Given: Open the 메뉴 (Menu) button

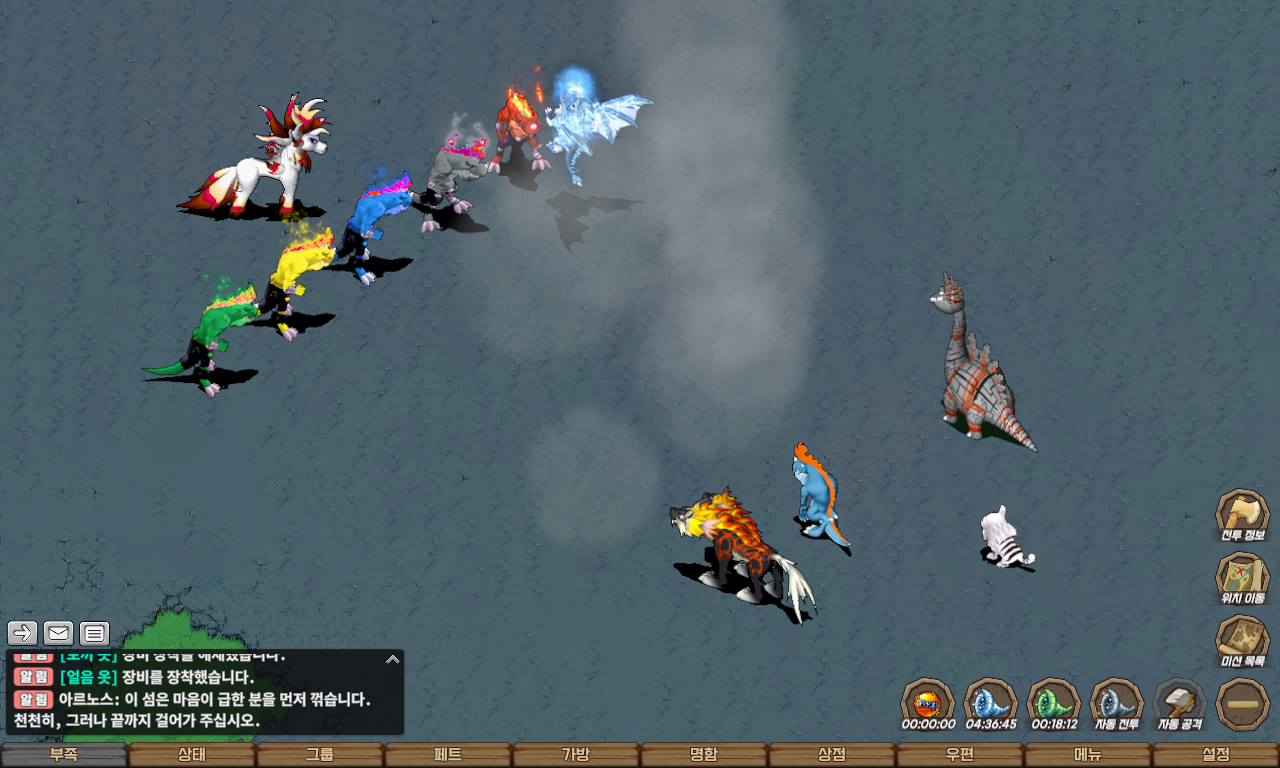Looking at the screenshot, I should [1088, 755].
